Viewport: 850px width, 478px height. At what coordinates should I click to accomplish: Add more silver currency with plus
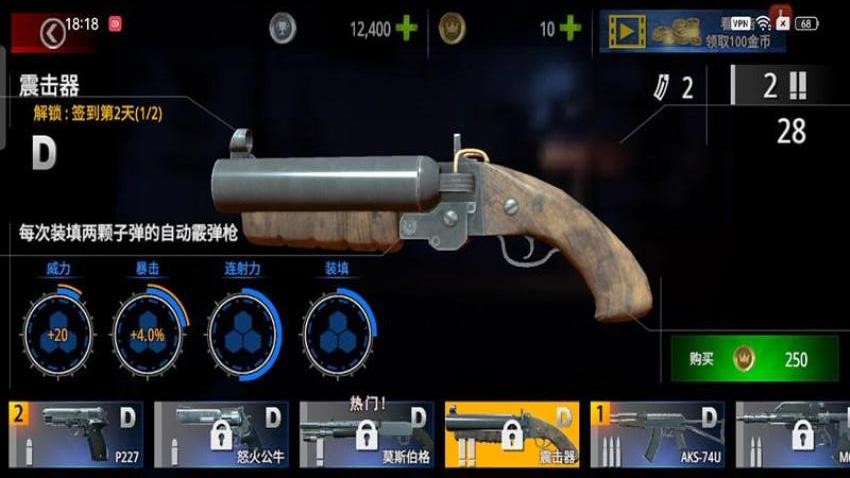(406, 29)
